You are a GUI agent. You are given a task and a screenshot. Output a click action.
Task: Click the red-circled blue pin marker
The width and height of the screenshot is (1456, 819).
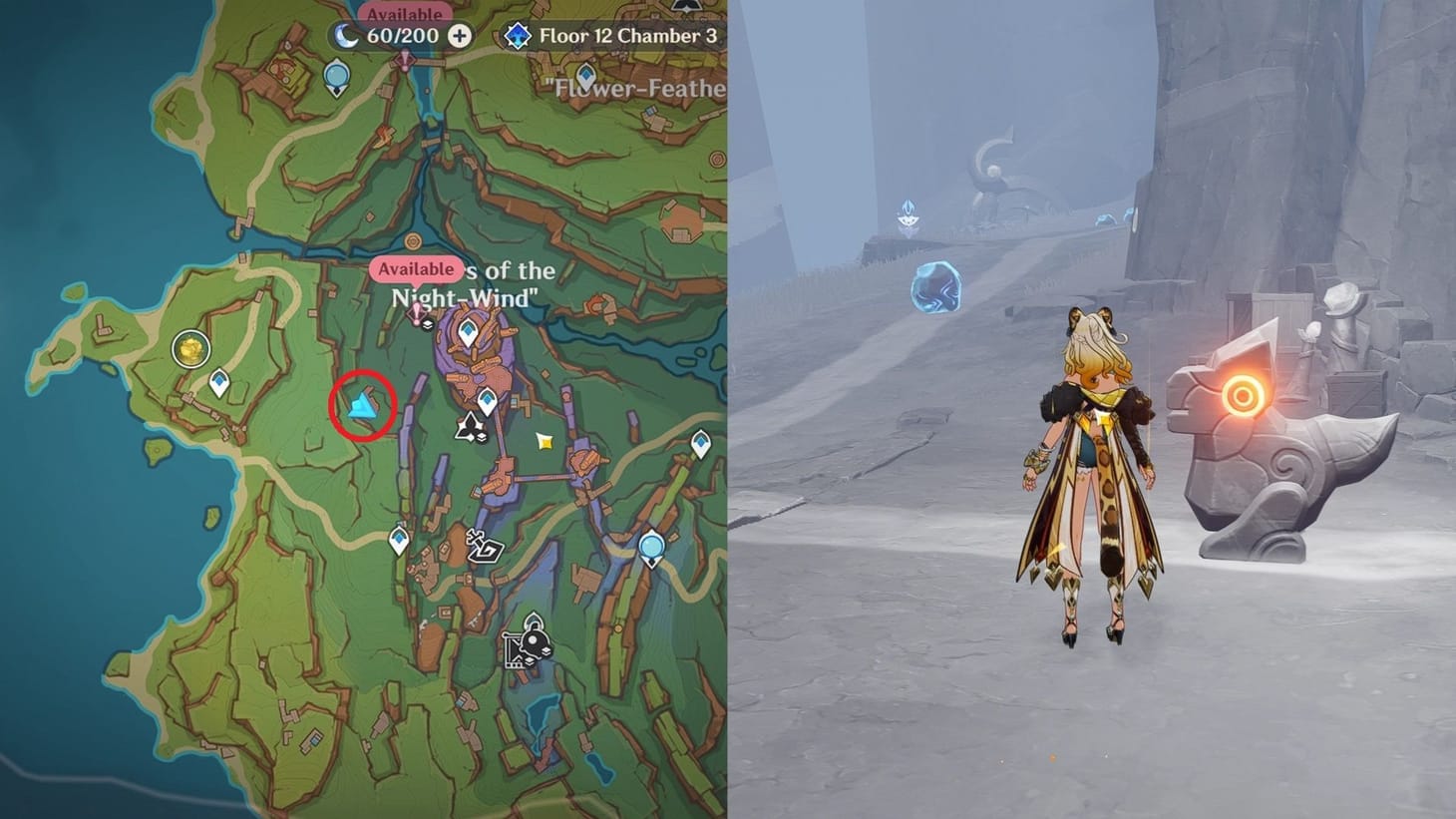coord(363,403)
